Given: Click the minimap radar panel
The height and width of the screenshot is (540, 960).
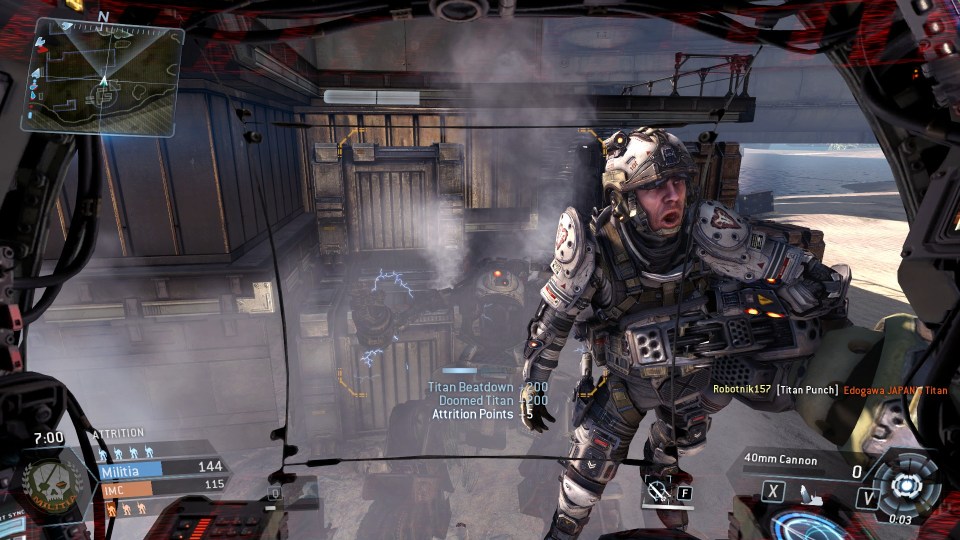Looking at the screenshot, I should [103, 77].
